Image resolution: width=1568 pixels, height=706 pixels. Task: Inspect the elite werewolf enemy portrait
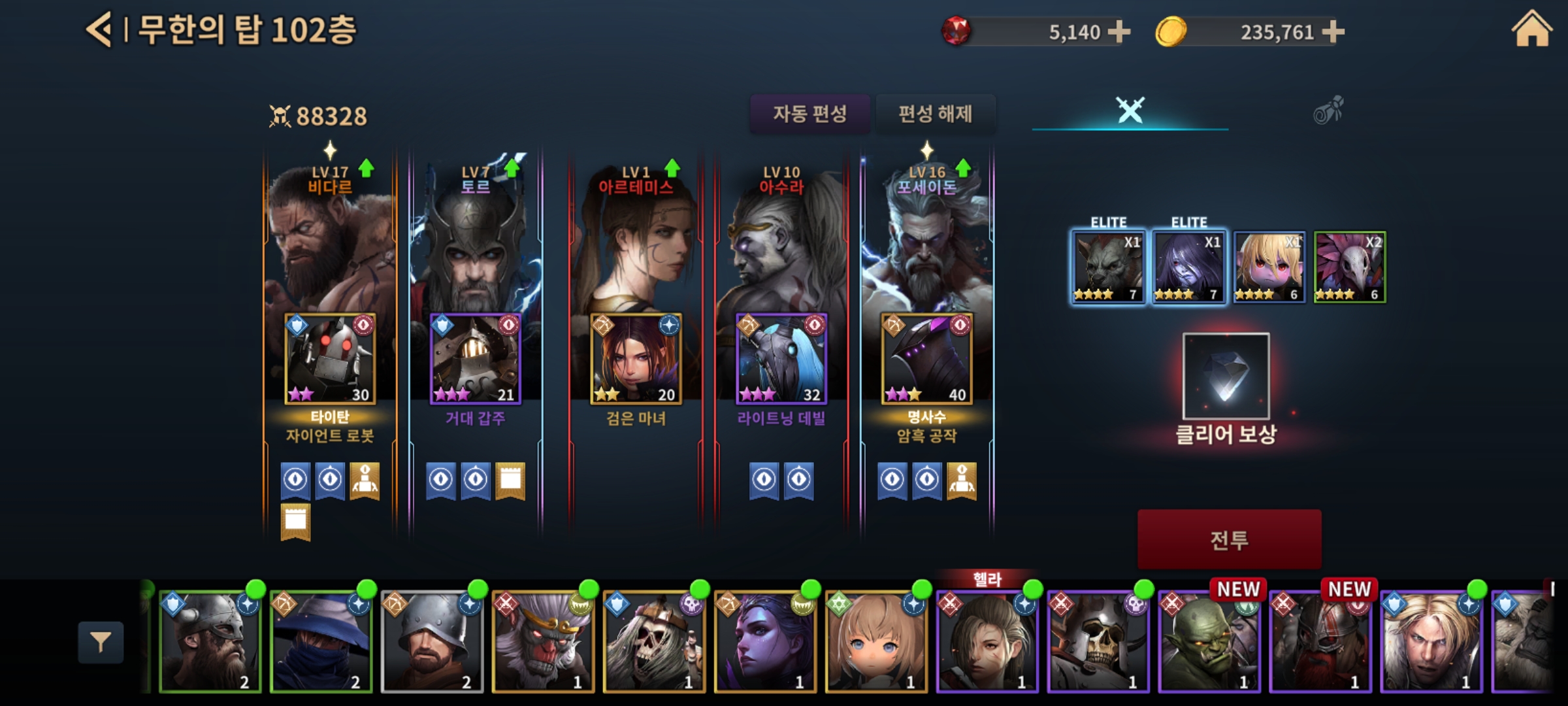pyautogui.click(x=1108, y=267)
